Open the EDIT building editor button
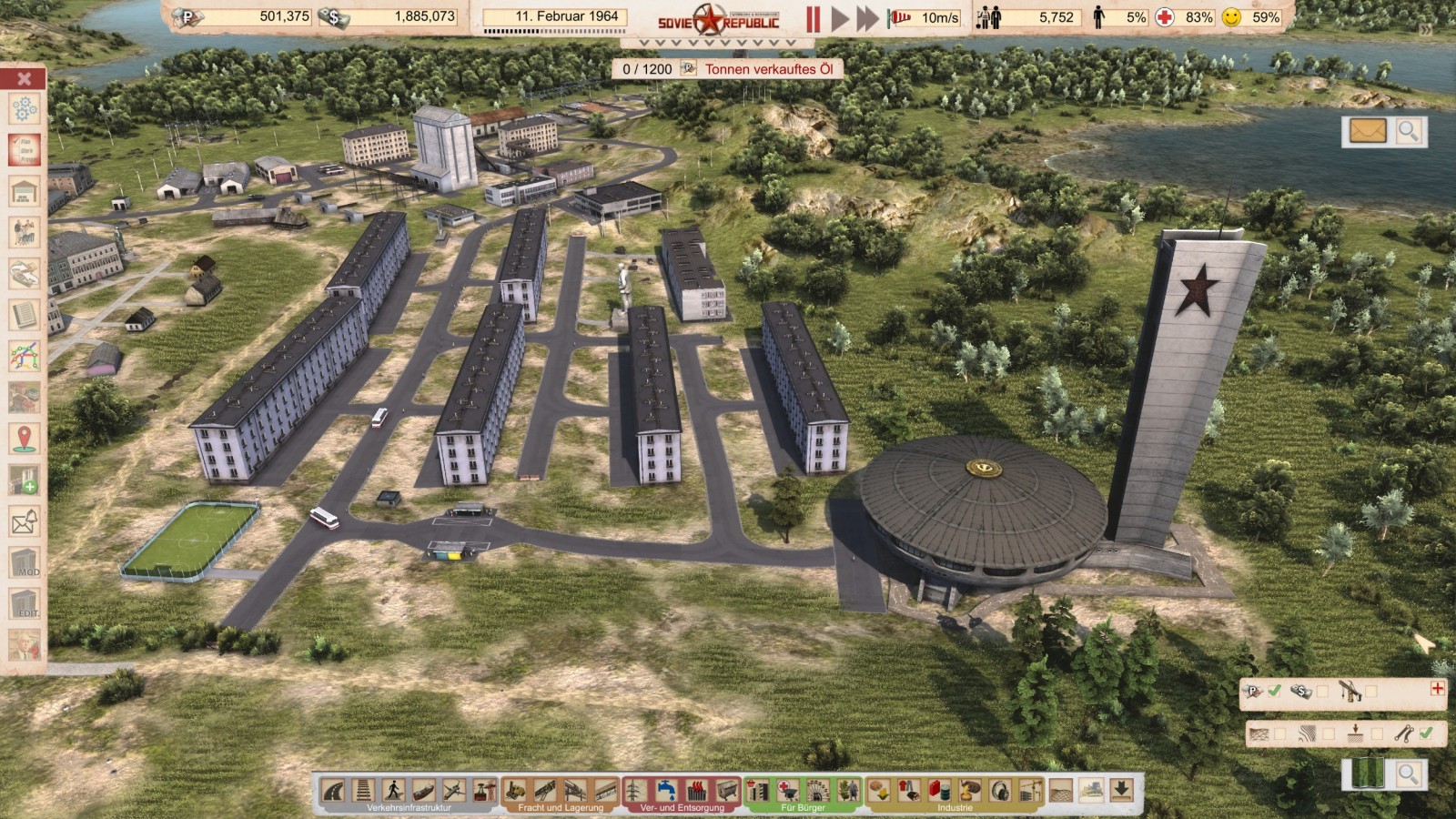The height and width of the screenshot is (819, 1456). click(25, 603)
